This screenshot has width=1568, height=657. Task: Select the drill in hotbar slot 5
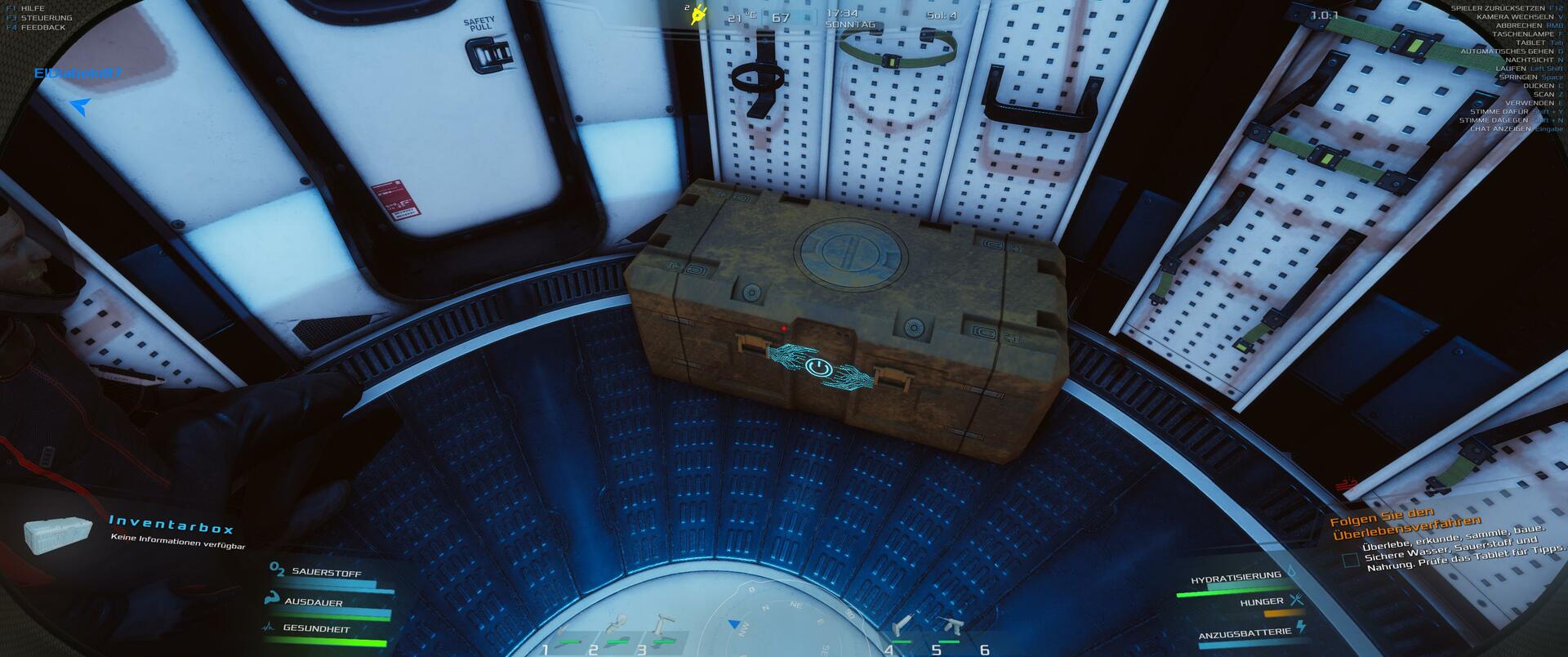click(x=950, y=628)
